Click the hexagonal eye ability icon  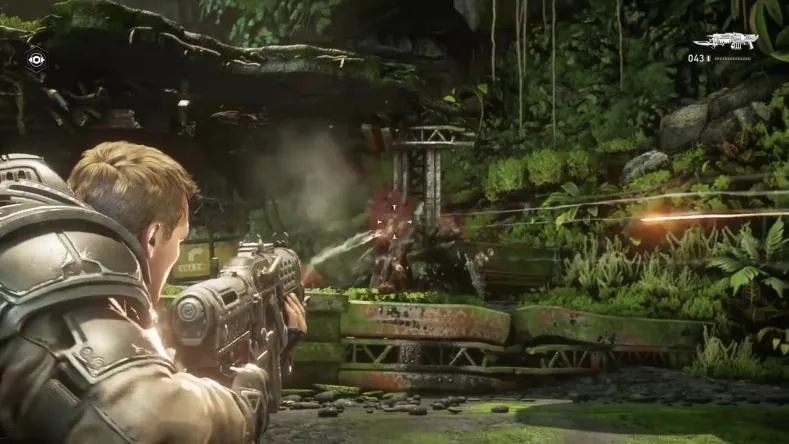tap(36, 60)
